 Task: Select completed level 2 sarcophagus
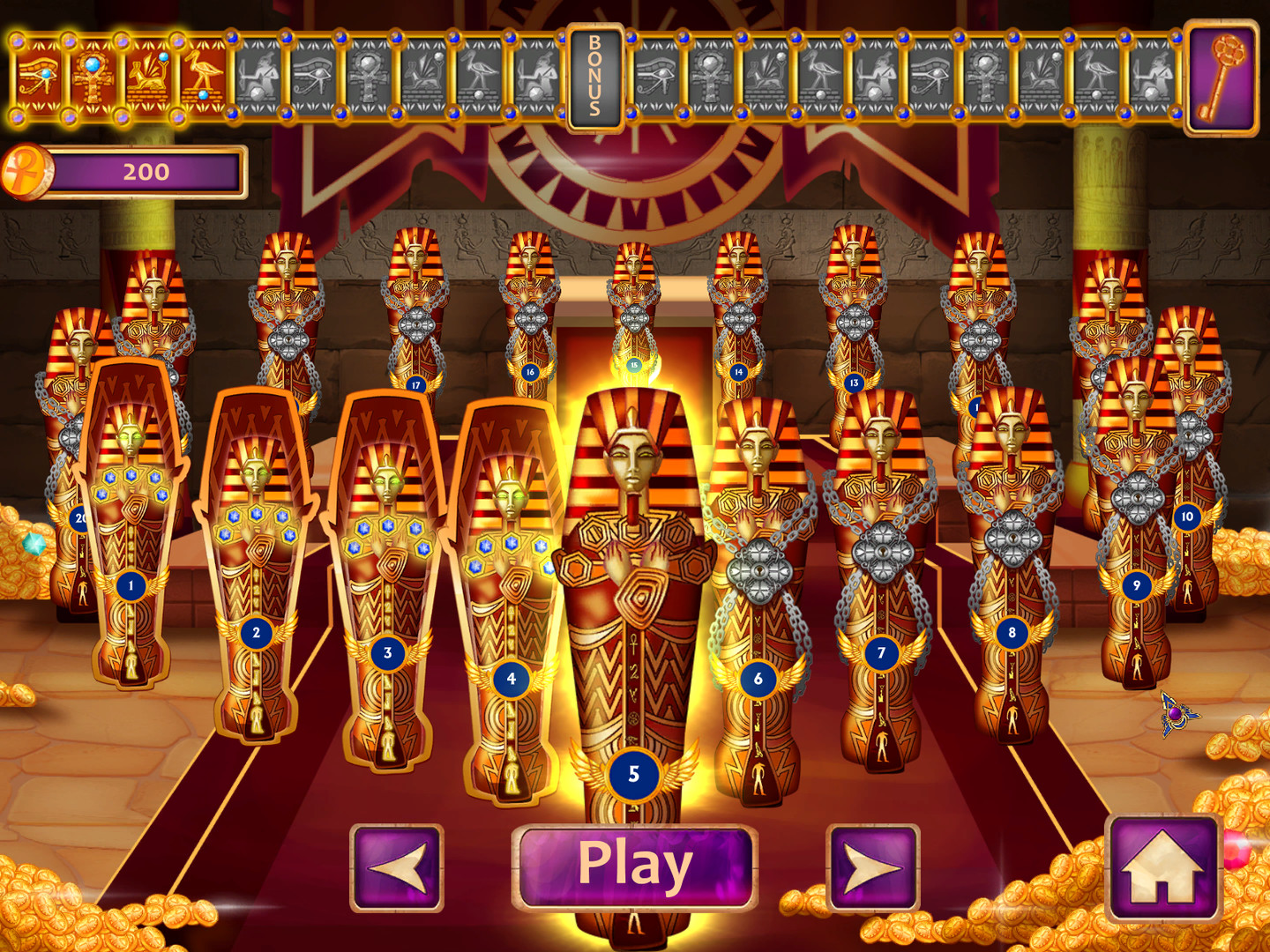pos(257,631)
